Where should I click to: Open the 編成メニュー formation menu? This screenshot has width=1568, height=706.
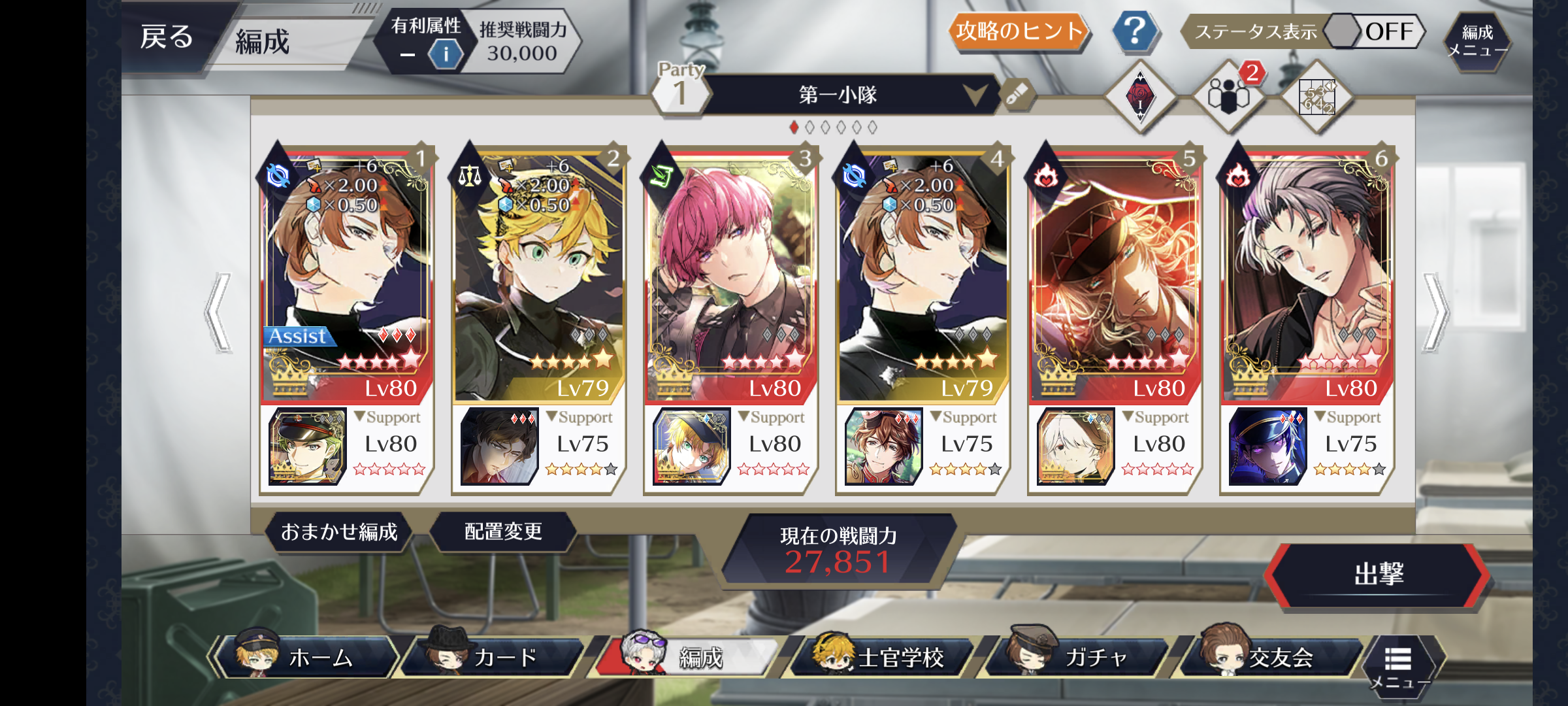point(1477,41)
